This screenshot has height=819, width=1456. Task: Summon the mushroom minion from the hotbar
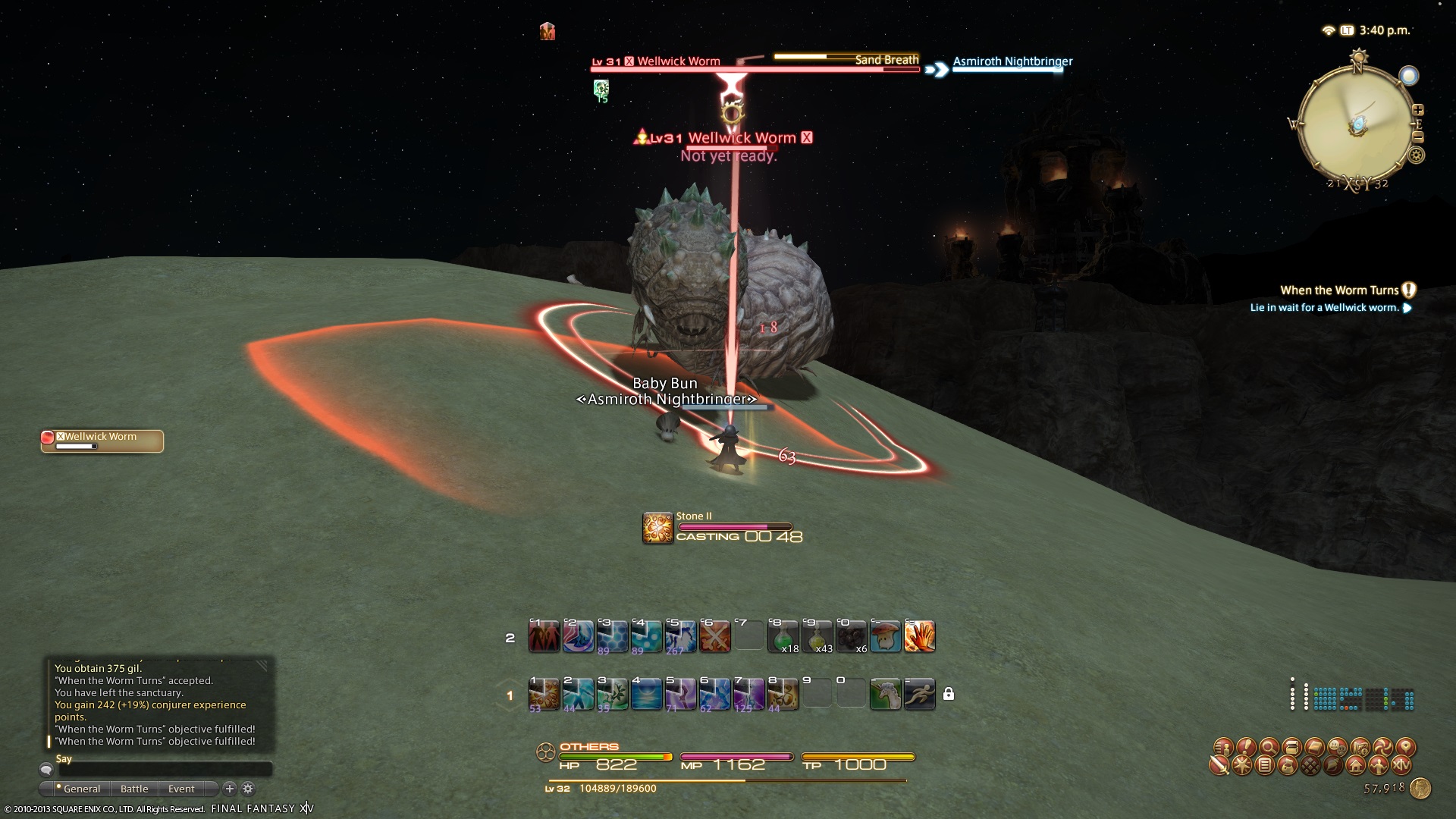(x=885, y=636)
